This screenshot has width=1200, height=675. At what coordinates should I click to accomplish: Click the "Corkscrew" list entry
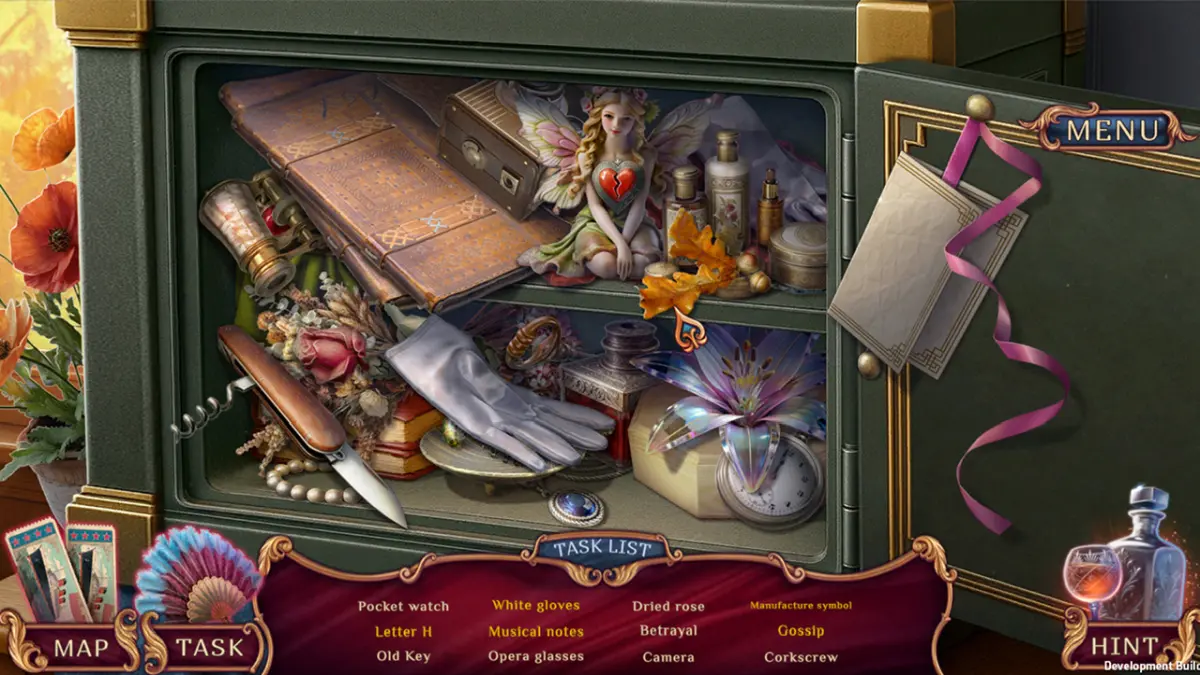801,657
